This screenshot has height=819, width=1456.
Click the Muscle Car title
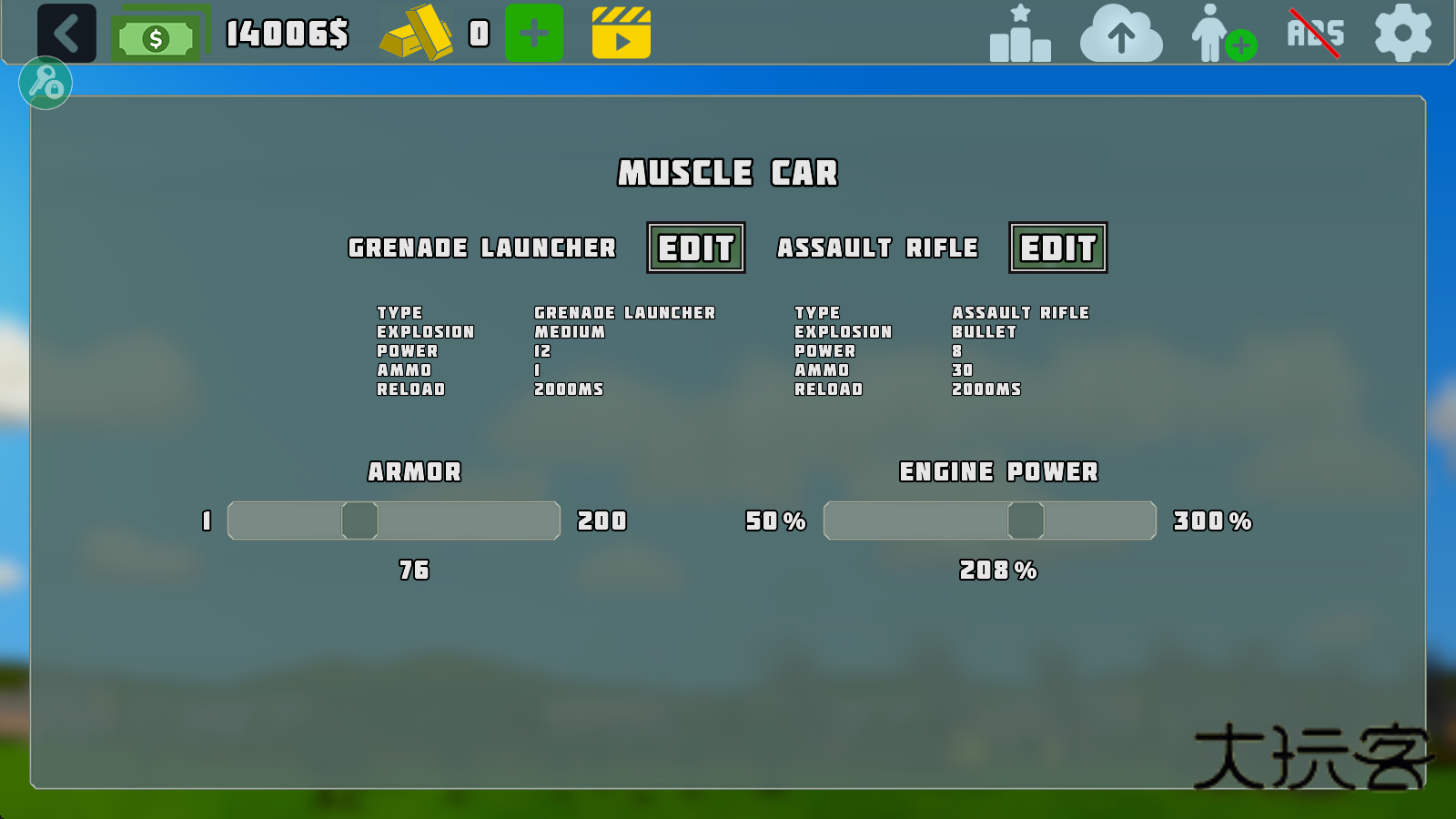click(728, 173)
